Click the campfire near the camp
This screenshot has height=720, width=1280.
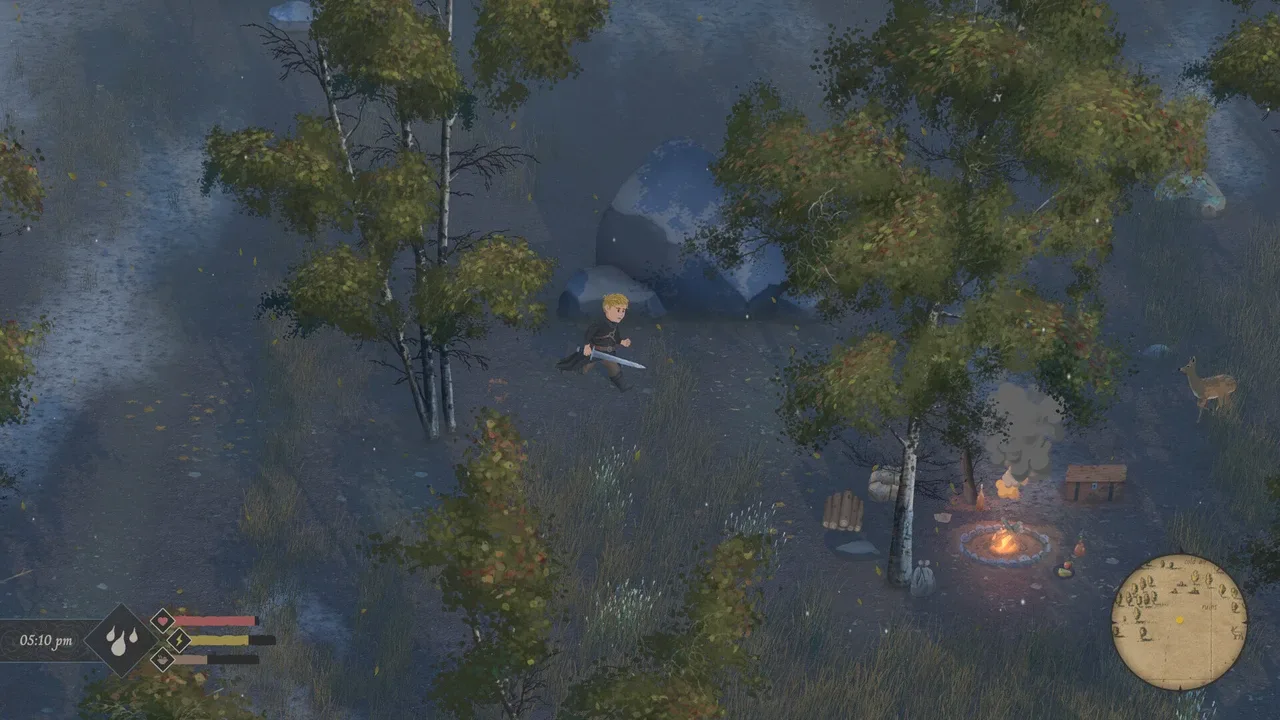click(x=1004, y=543)
